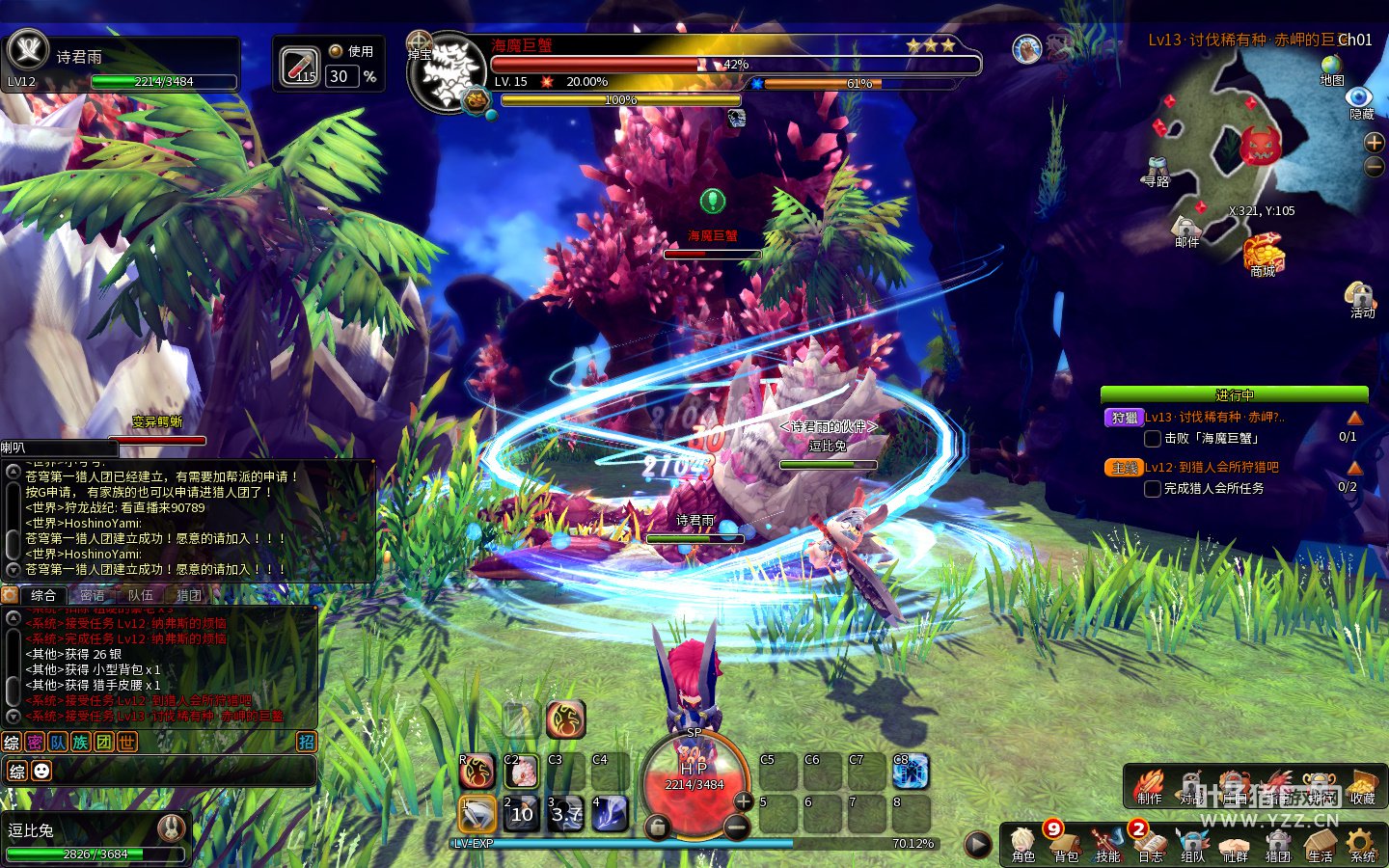1389x868 pixels.
Task: Select the 狩猎 quest Lv13 讨伐稀有种 entry
Action: click(1214, 418)
